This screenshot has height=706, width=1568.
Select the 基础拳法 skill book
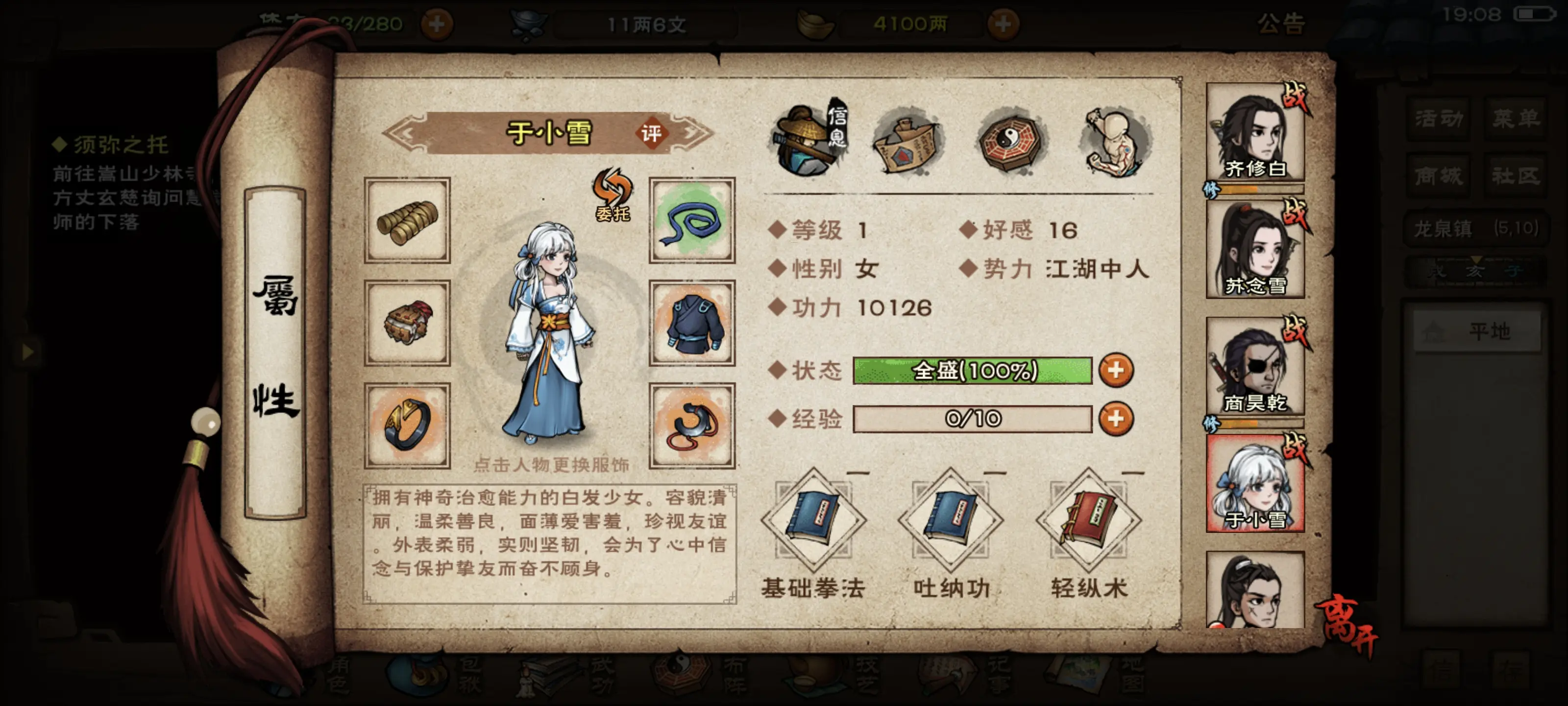tap(813, 521)
